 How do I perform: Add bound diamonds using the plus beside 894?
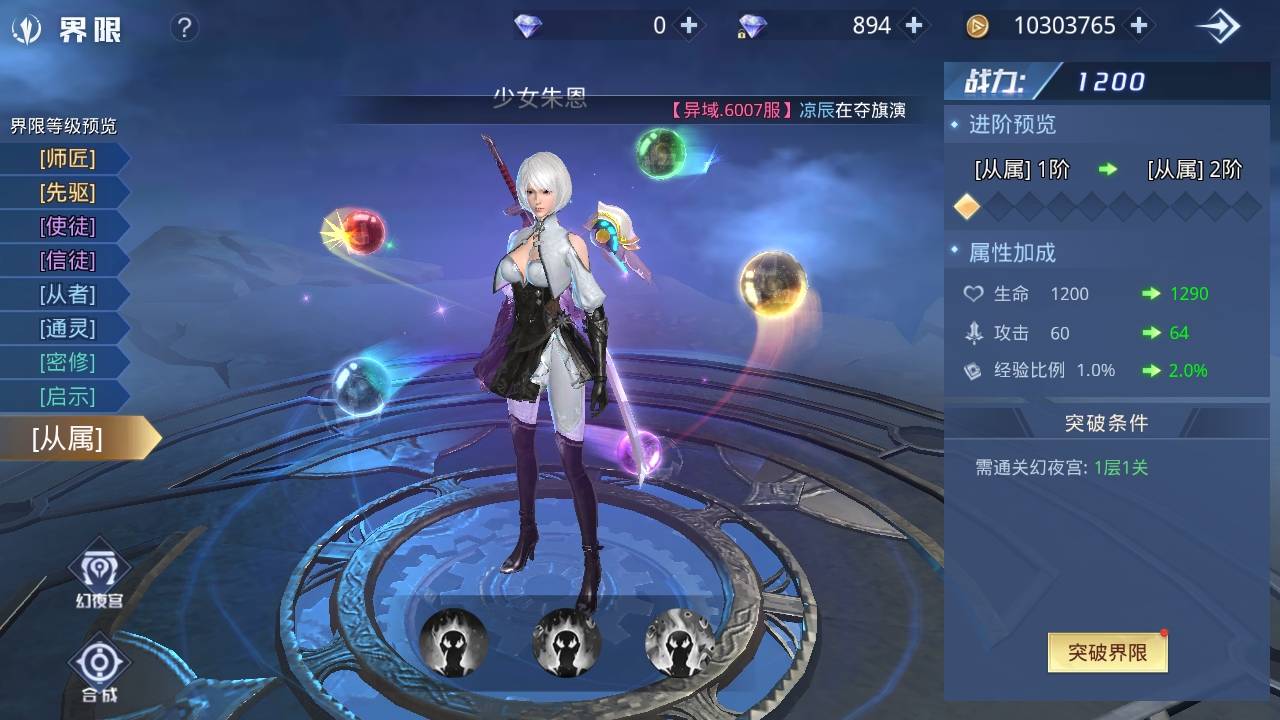(x=913, y=26)
